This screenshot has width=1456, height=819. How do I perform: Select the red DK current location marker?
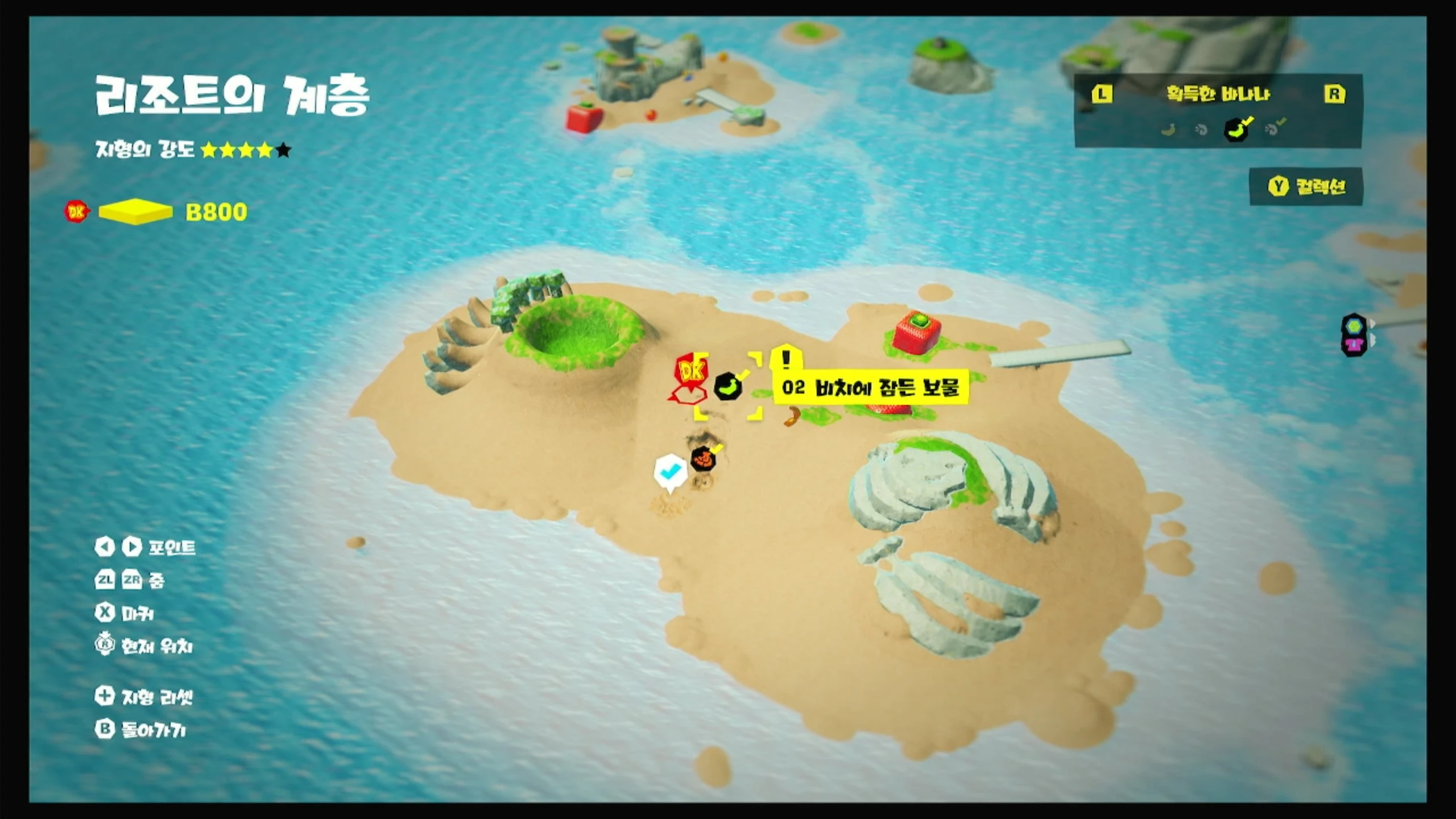(x=690, y=375)
